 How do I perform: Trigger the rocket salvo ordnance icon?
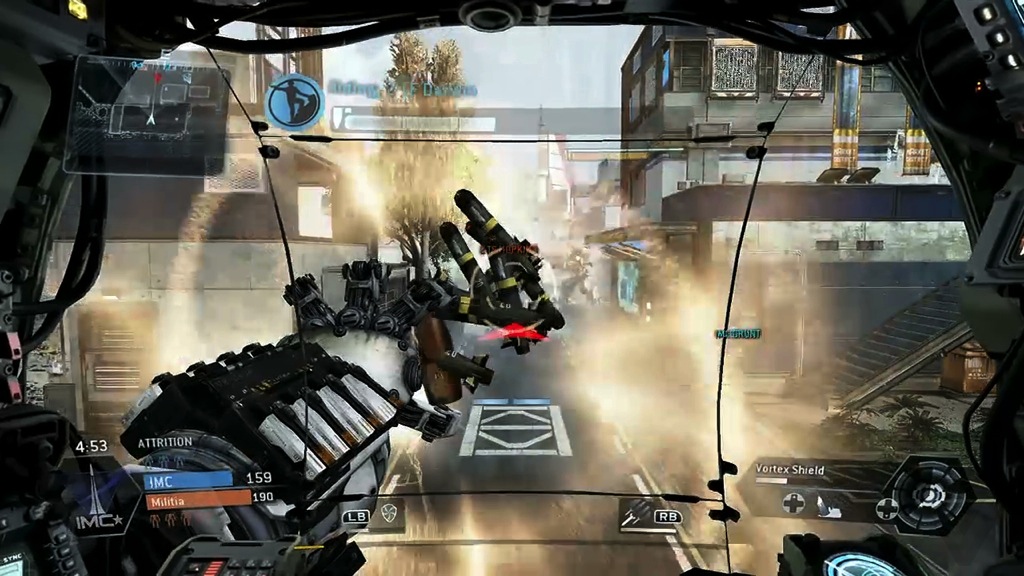coord(633,515)
